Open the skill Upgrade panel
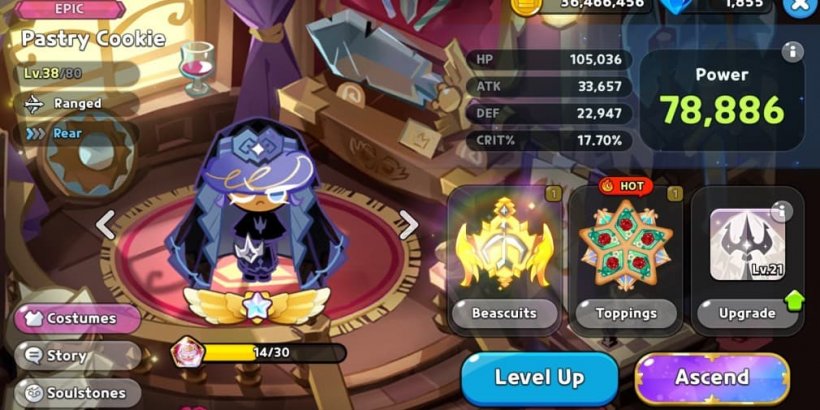The width and height of the screenshot is (820, 410). pos(747,259)
